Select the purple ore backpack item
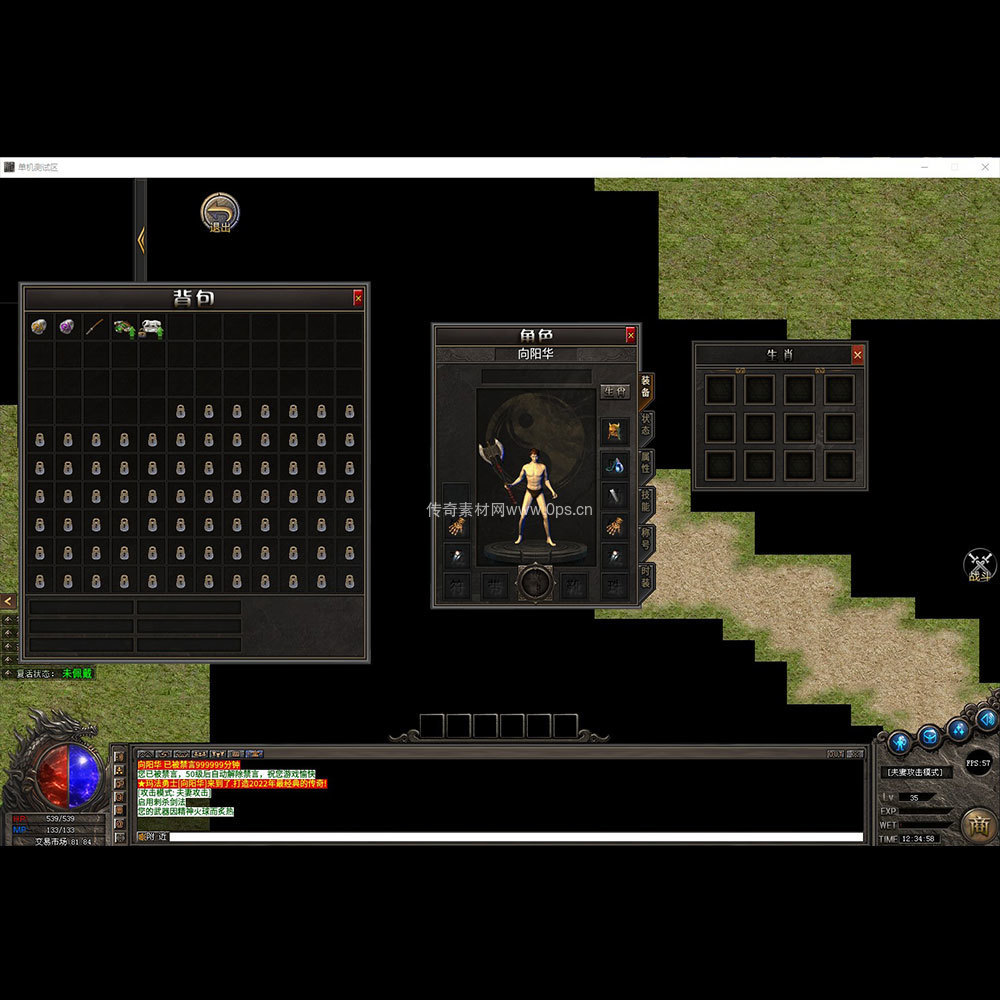The image size is (1000, 1000). tap(67, 327)
